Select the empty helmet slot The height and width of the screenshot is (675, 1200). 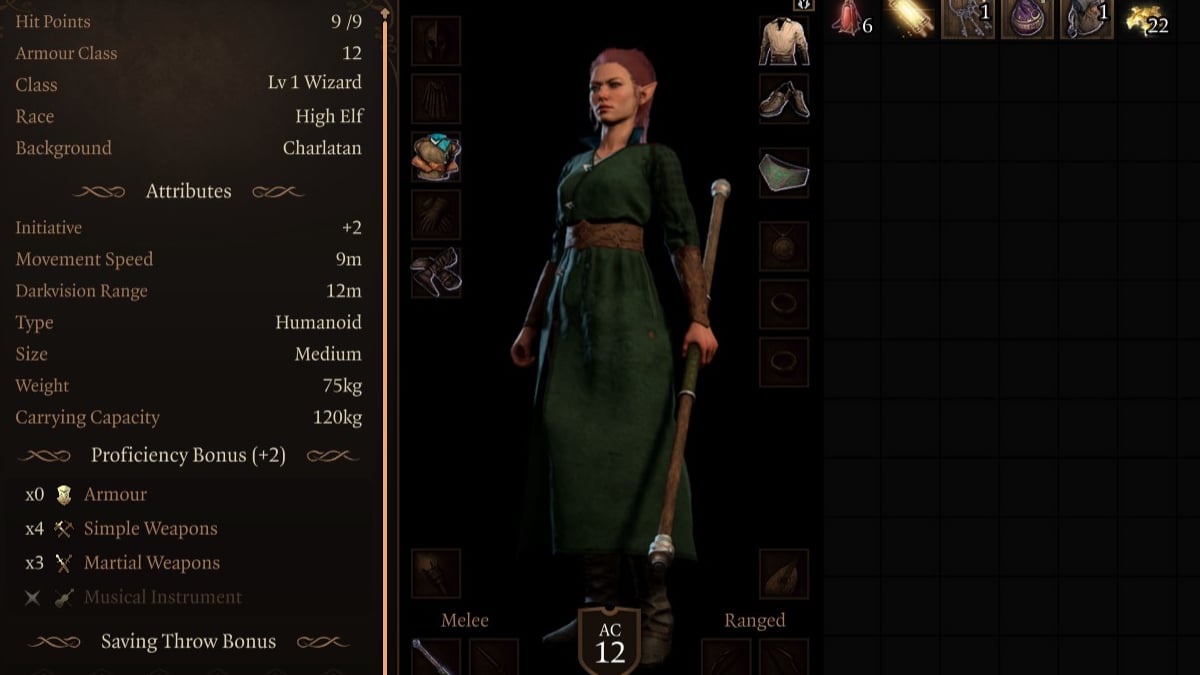click(436, 41)
